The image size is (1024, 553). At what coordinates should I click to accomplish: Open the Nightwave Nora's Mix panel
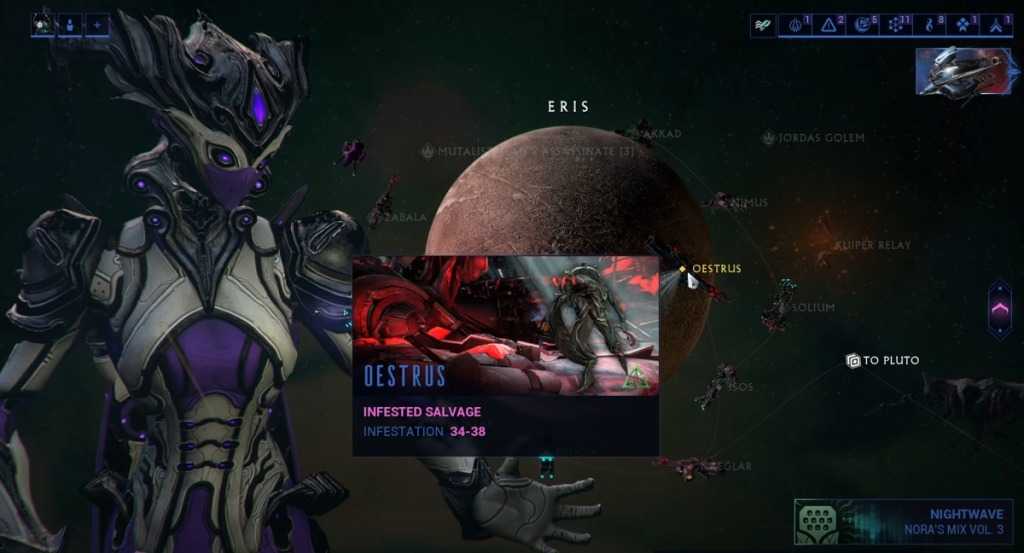click(x=903, y=520)
